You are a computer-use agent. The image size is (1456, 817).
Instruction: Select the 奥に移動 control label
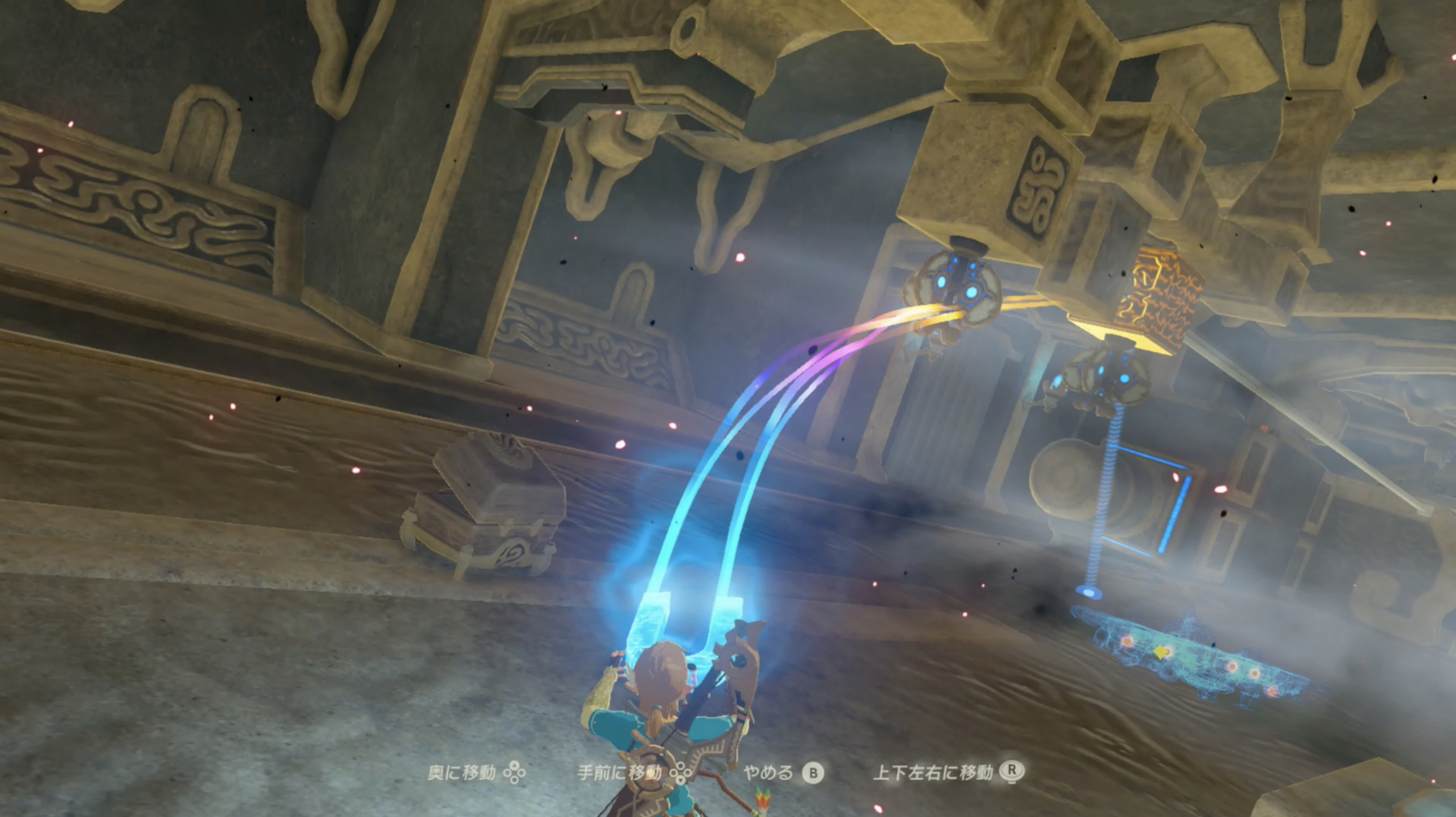(x=463, y=774)
